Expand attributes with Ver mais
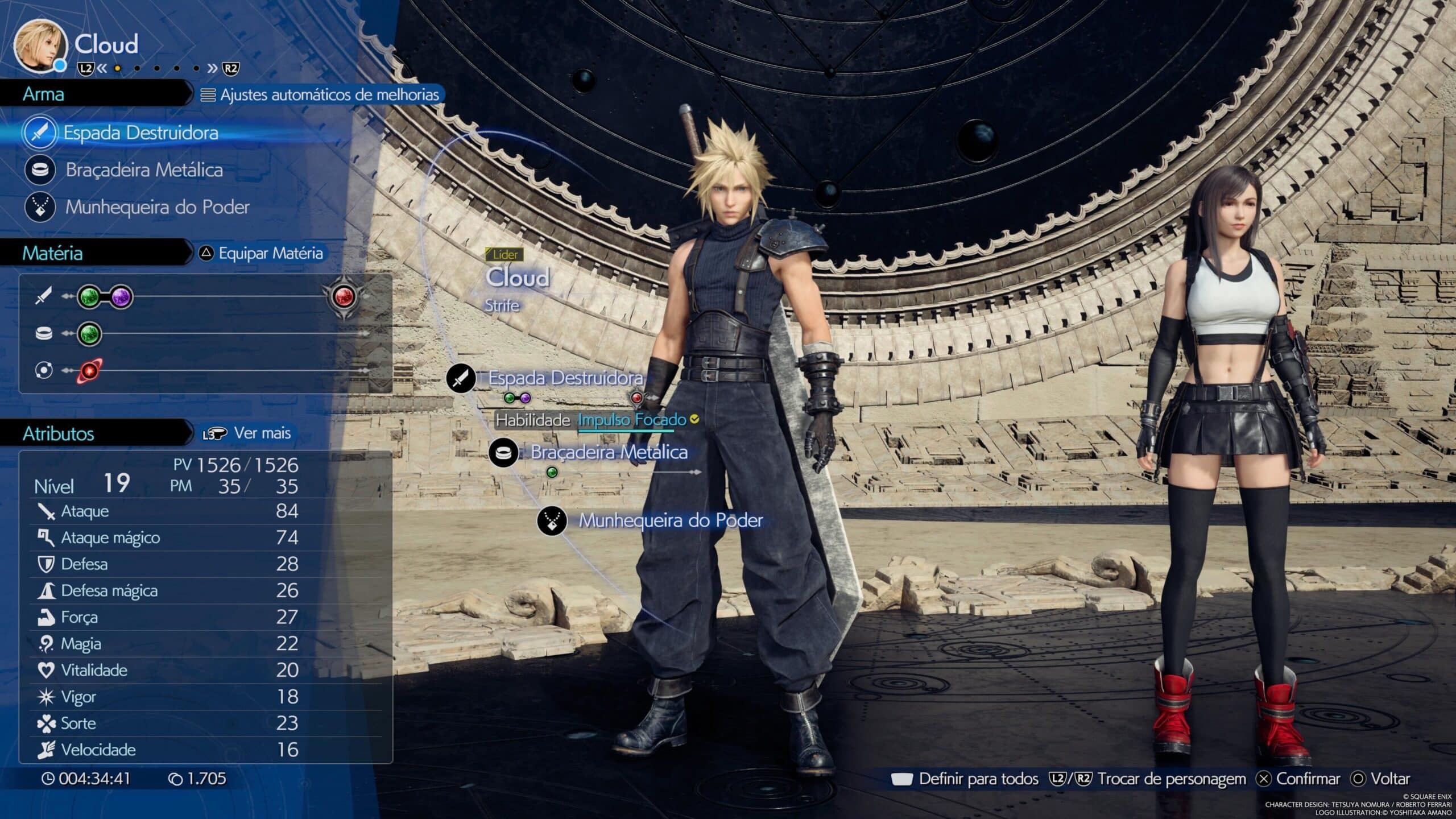1456x819 pixels. coord(262,433)
